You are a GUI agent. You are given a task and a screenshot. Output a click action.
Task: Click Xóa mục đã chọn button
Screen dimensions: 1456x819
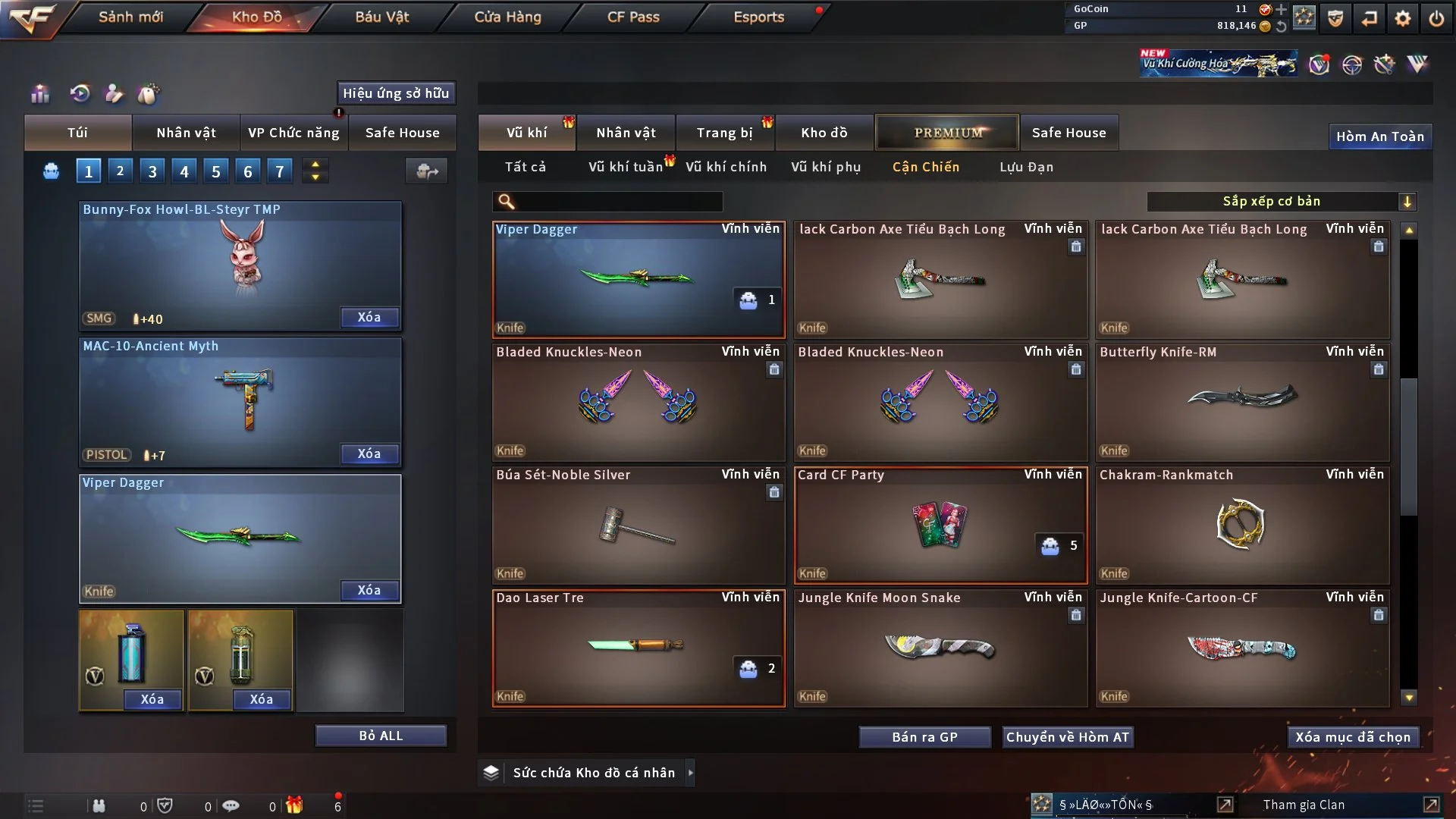tap(1353, 737)
